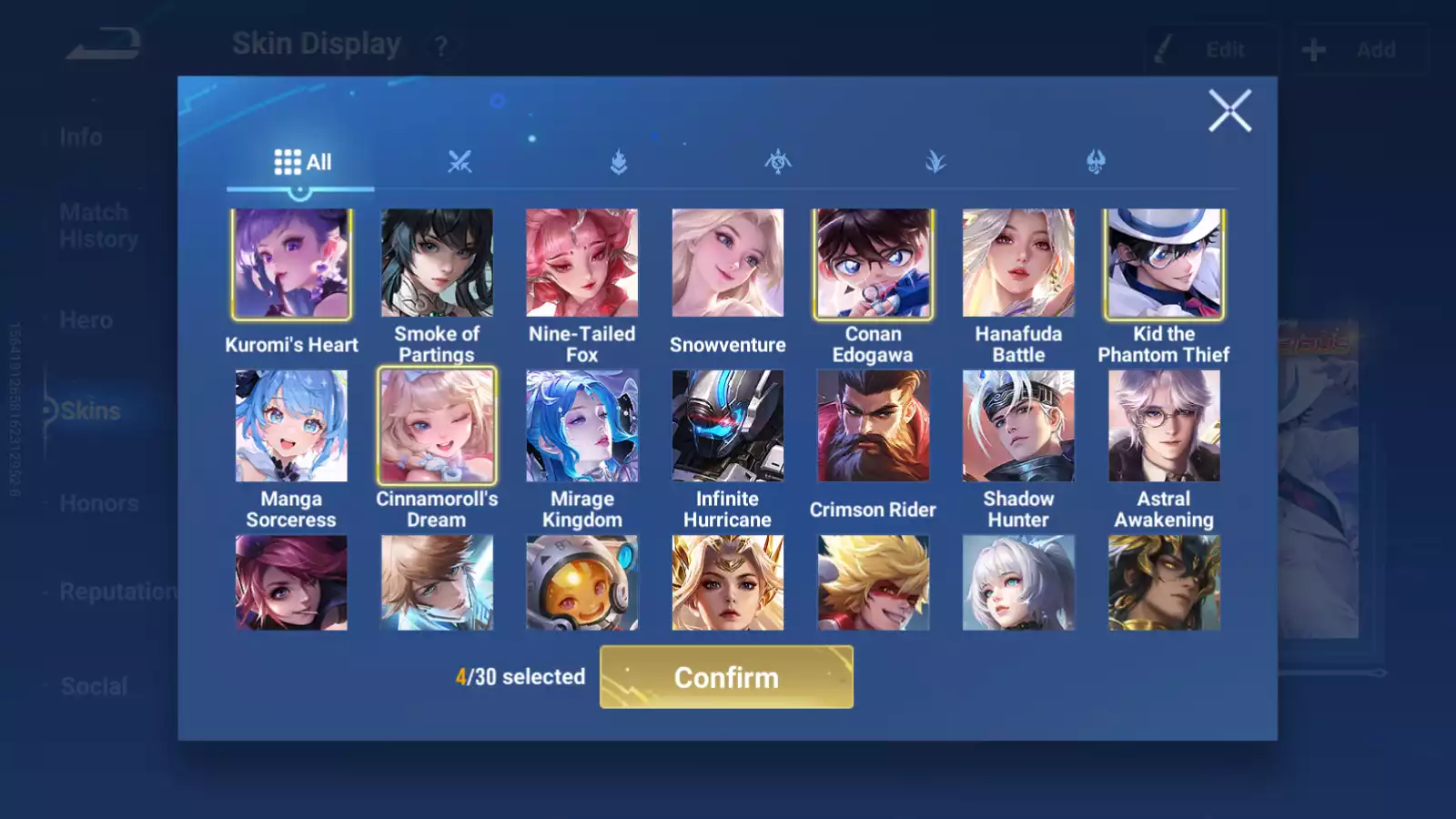Choose the Infinite Hurricane skin
Image resolution: width=1456 pixels, height=819 pixels.
(728, 426)
